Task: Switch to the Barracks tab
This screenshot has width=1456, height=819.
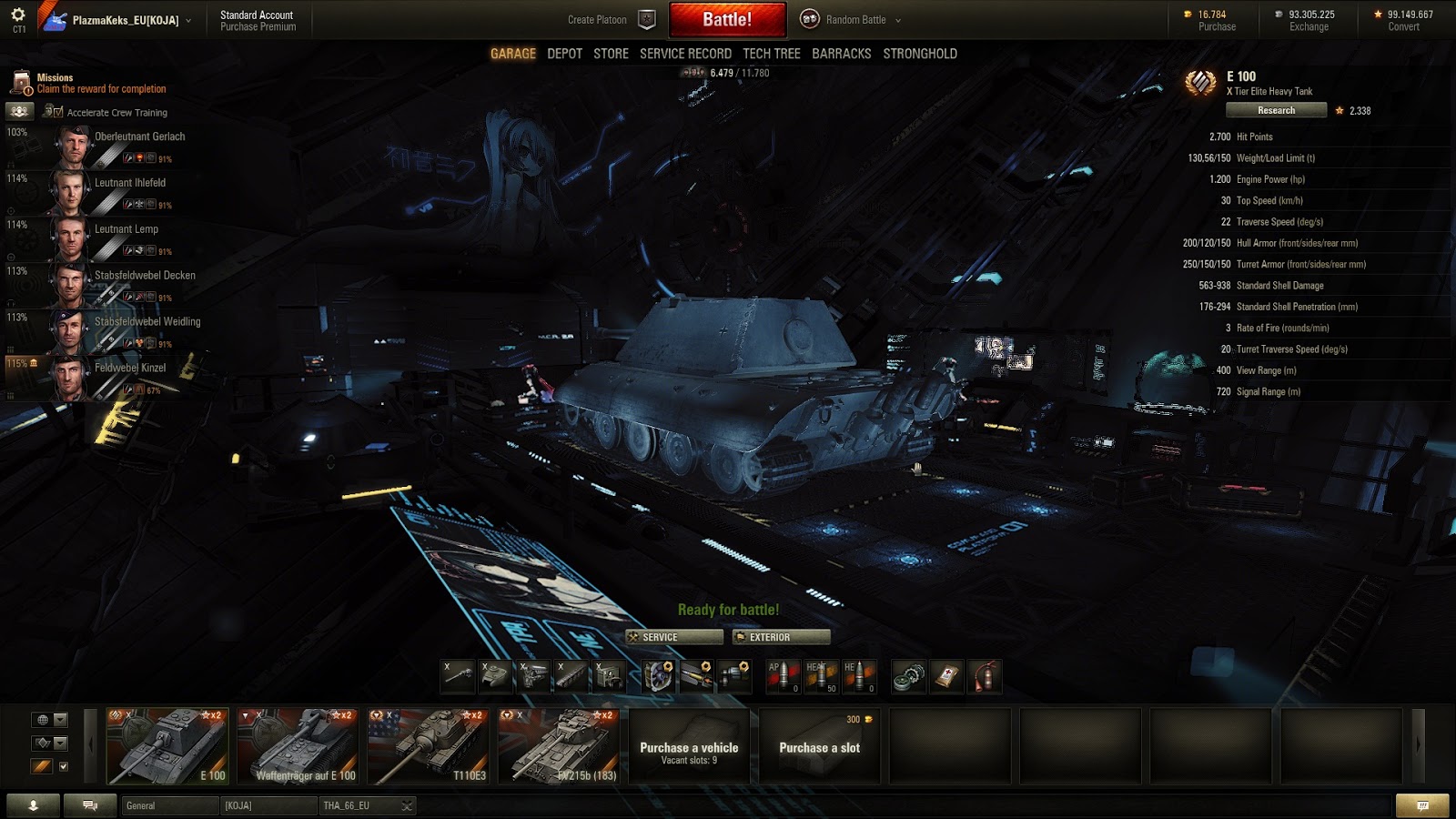Action: pos(841,54)
